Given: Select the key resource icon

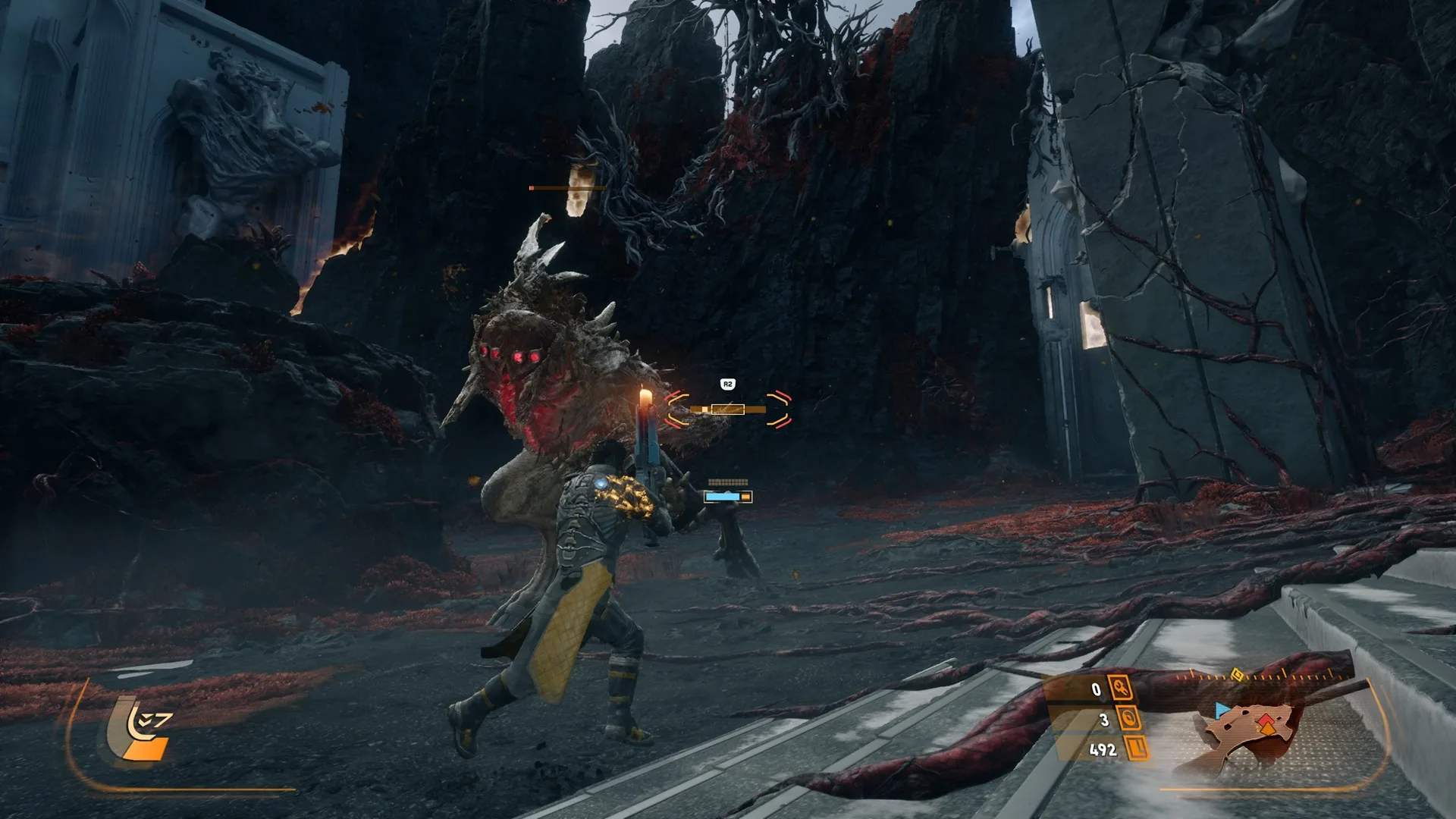Looking at the screenshot, I should click(x=1121, y=689).
